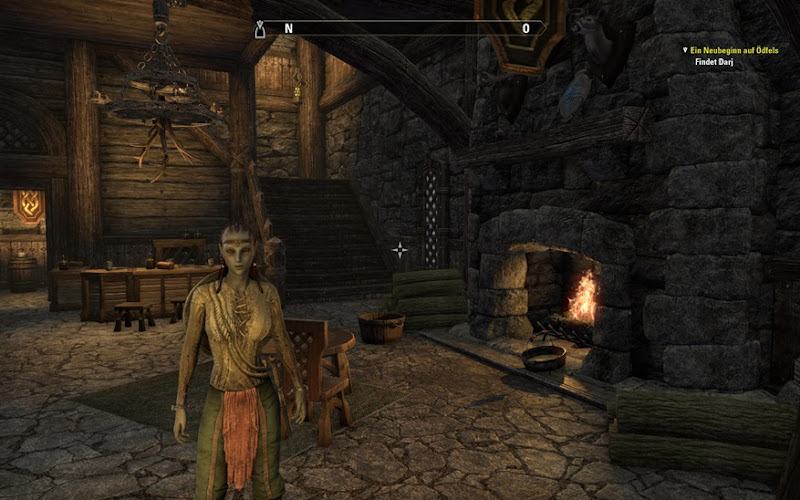This screenshot has width=800, height=500.
Task: Click the compass bar at the top
Action: pos(400,29)
